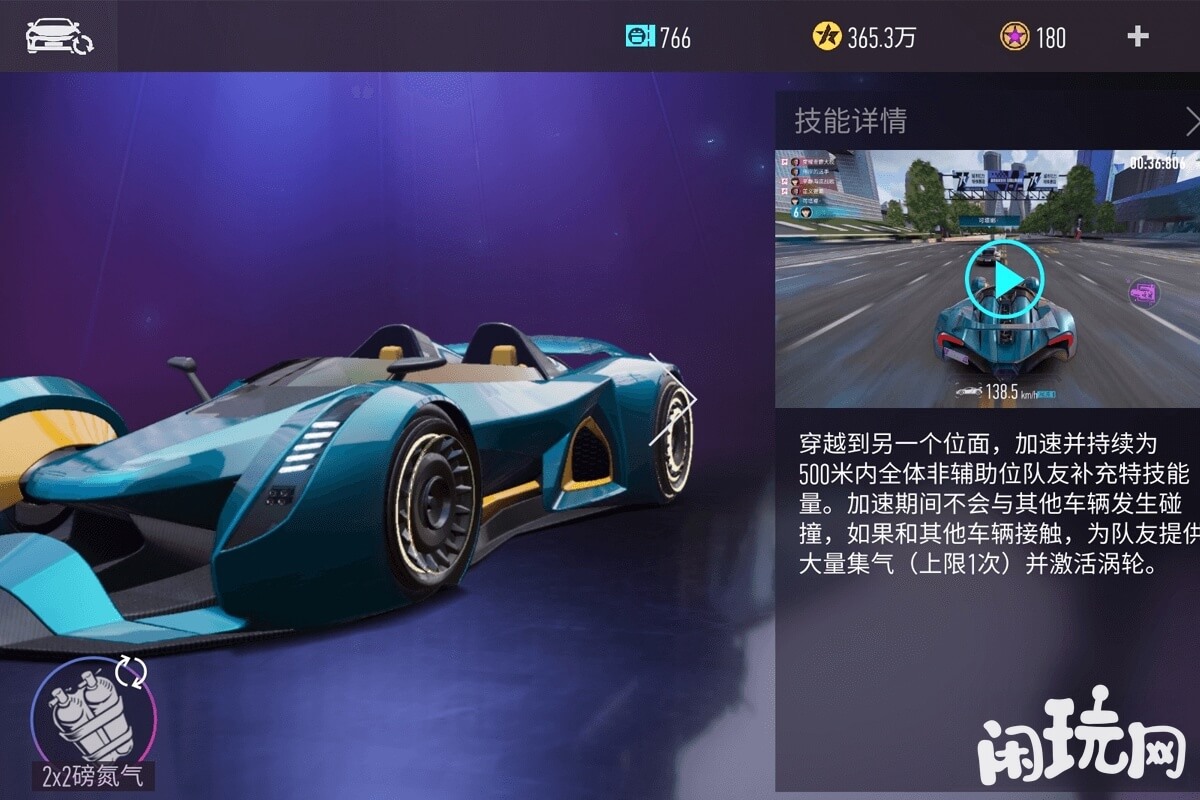Play the skill preview video
The image size is (1200, 800).
[x=1004, y=280]
